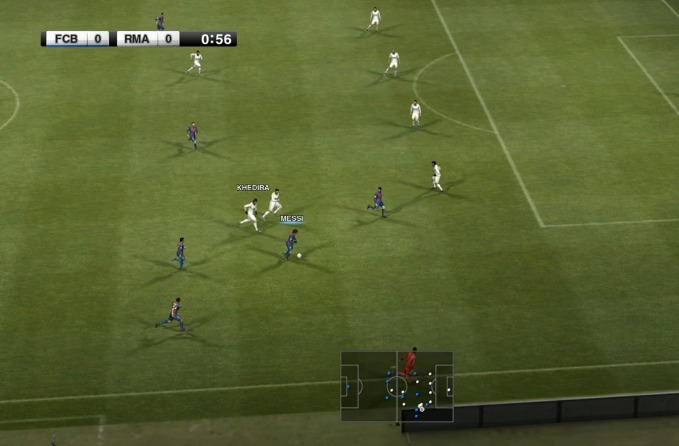
Task: Select the KHEDIRA player name tag
Action: pos(253,187)
